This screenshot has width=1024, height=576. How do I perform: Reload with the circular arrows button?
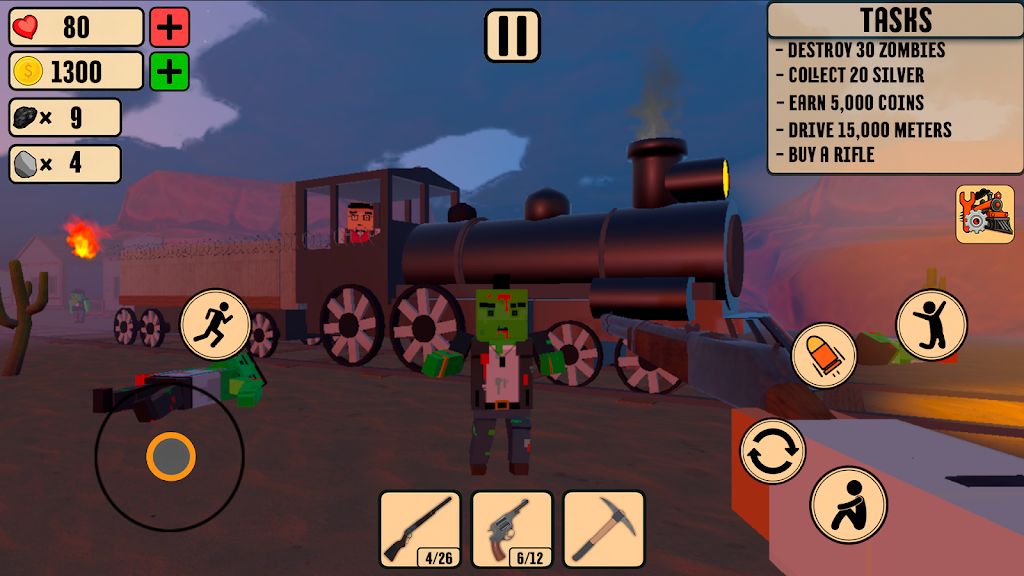[772, 451]
